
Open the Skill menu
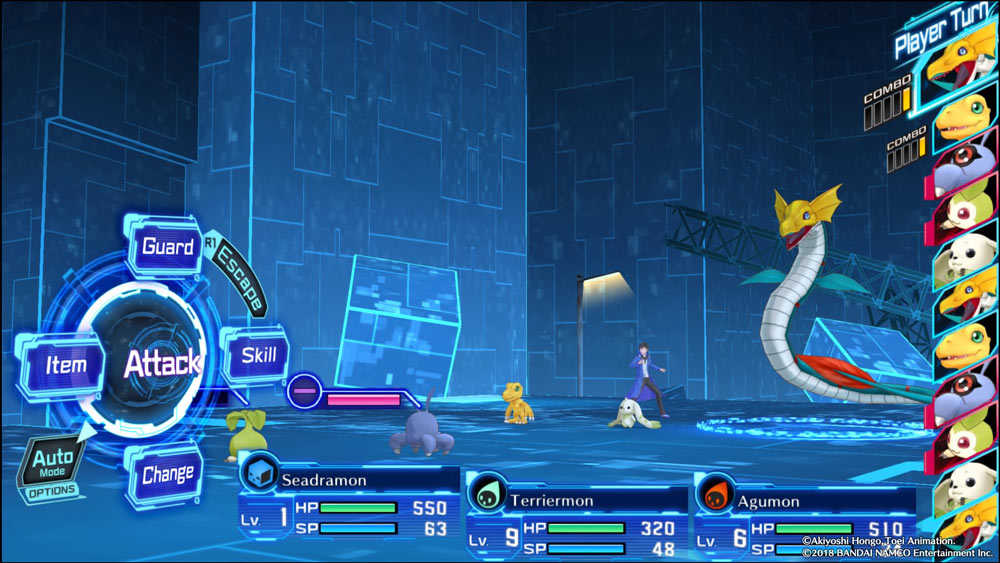point(258,355)
